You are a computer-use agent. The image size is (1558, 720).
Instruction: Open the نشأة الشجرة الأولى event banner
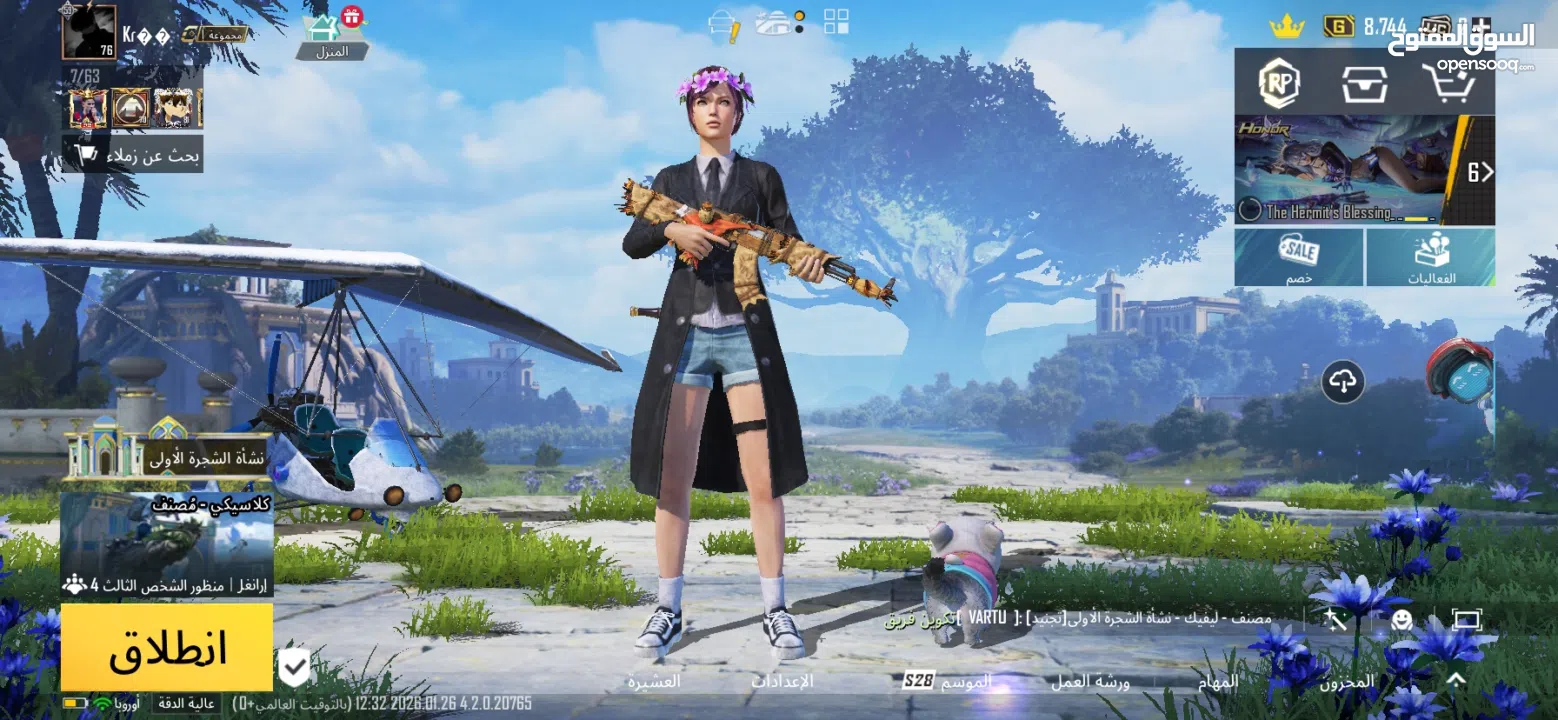[166, 457]
